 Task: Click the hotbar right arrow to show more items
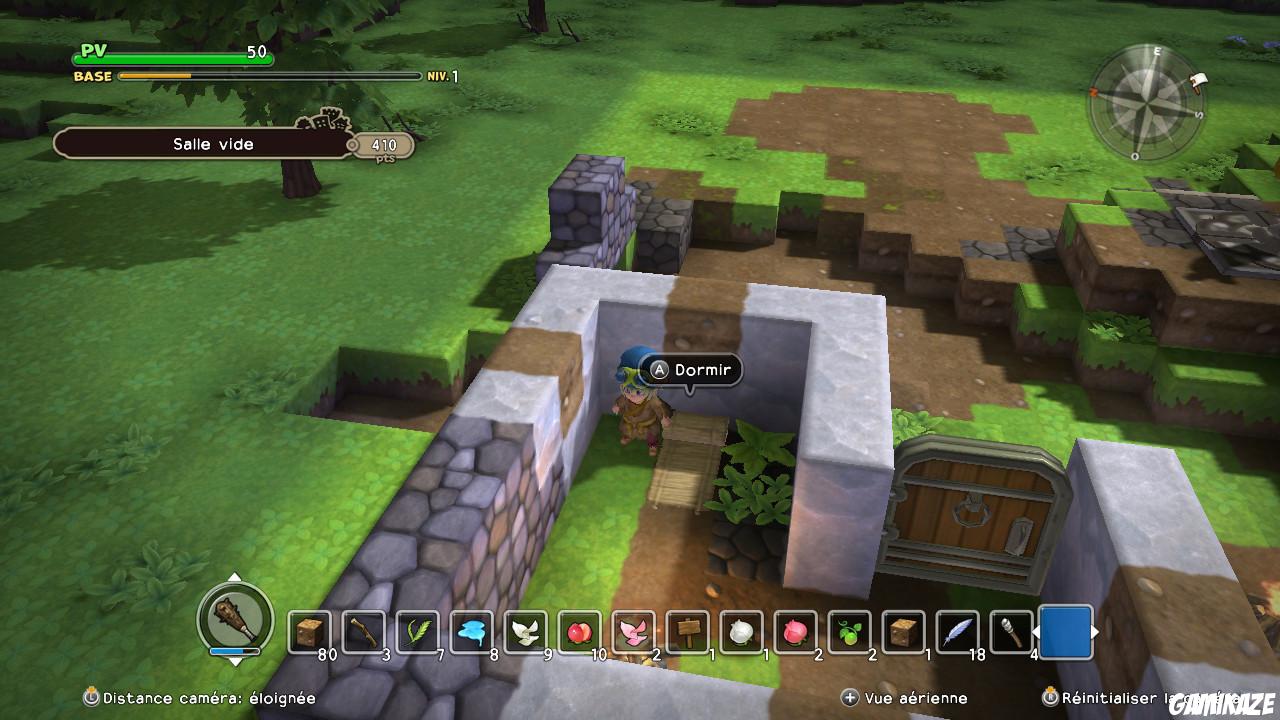coord(1097,631)
